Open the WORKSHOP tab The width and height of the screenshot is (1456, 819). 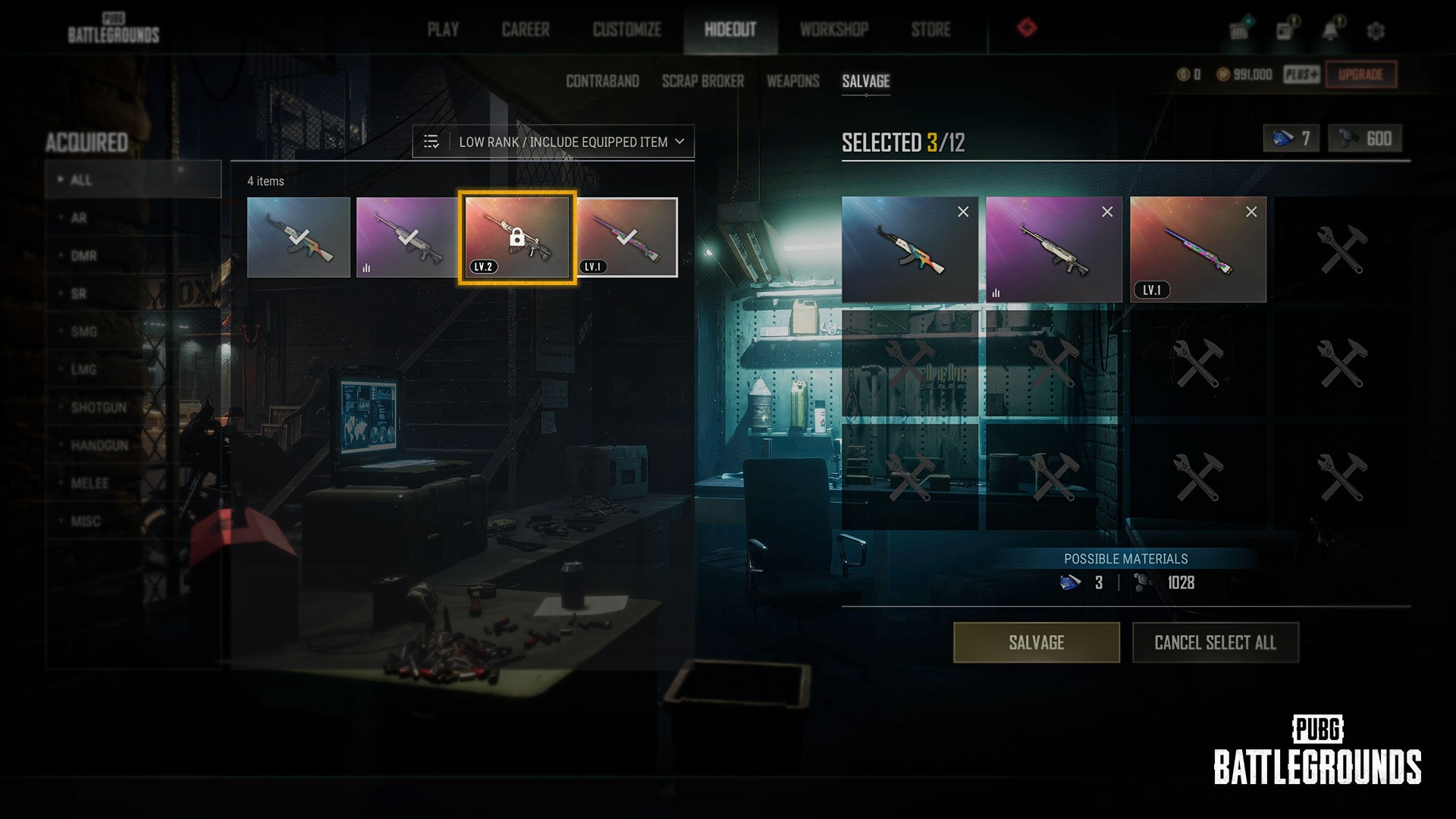[833, 30]
